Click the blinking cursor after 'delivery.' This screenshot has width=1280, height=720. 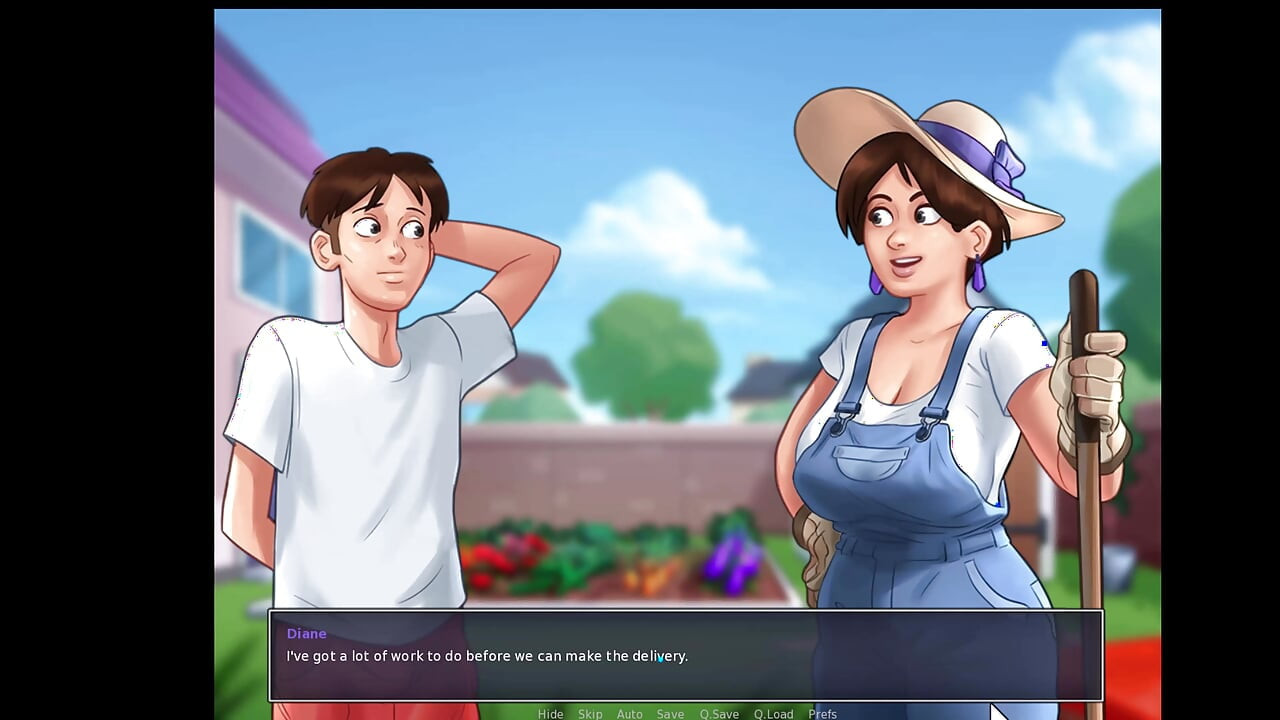coord(661,659)
